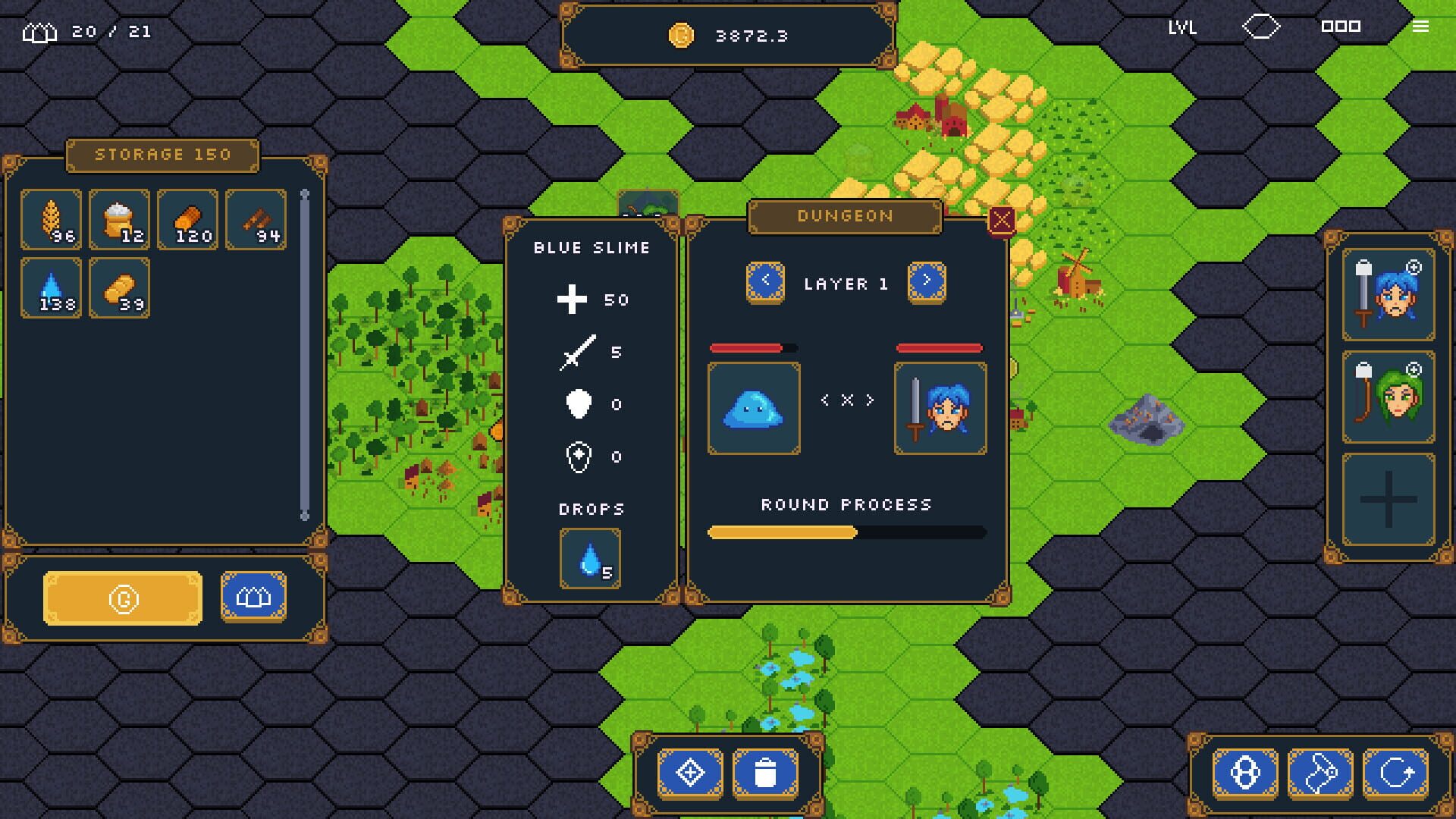Select the diamond compass icon at bottom center
The height and width of the screenshot is (819, 1456).
pyautogui.click(x=689, y=772)
